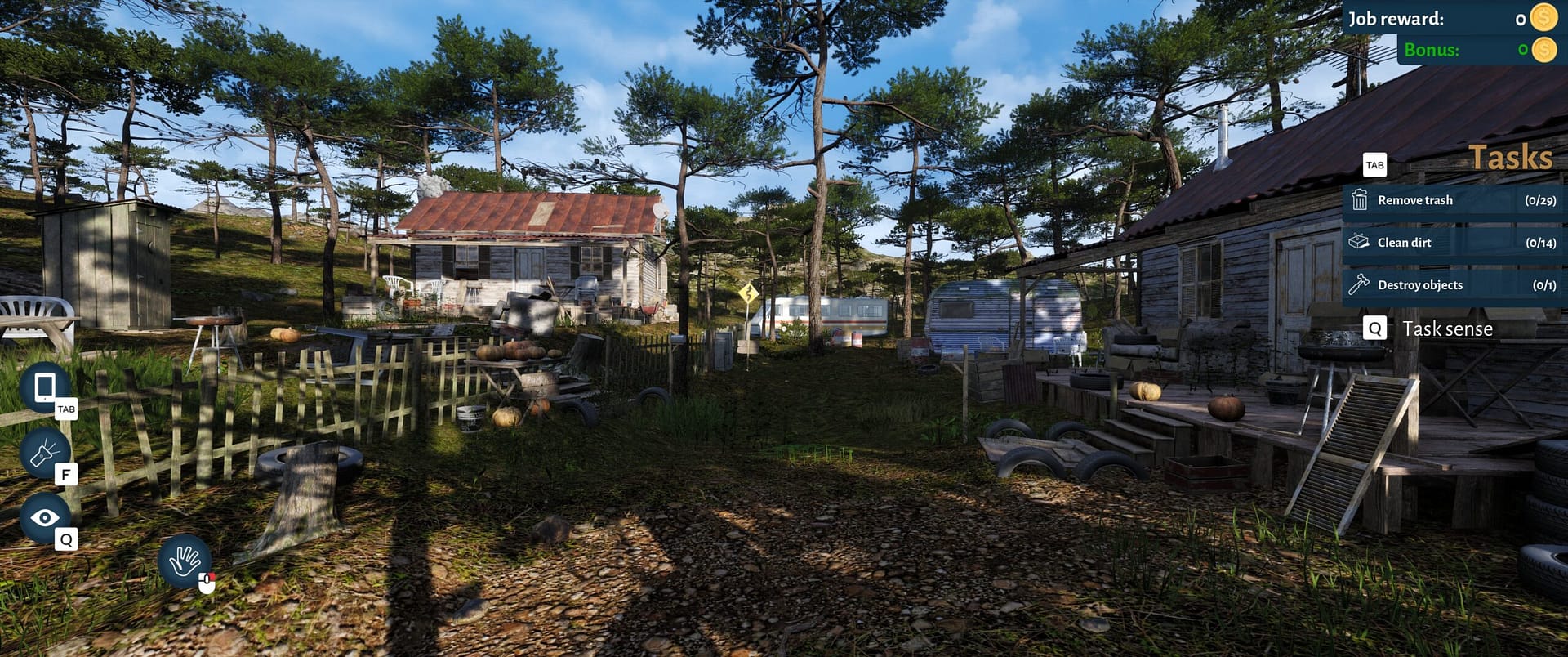Click the hand grab icon
Screen dimensions: 1568x657
tap(186, 562)
